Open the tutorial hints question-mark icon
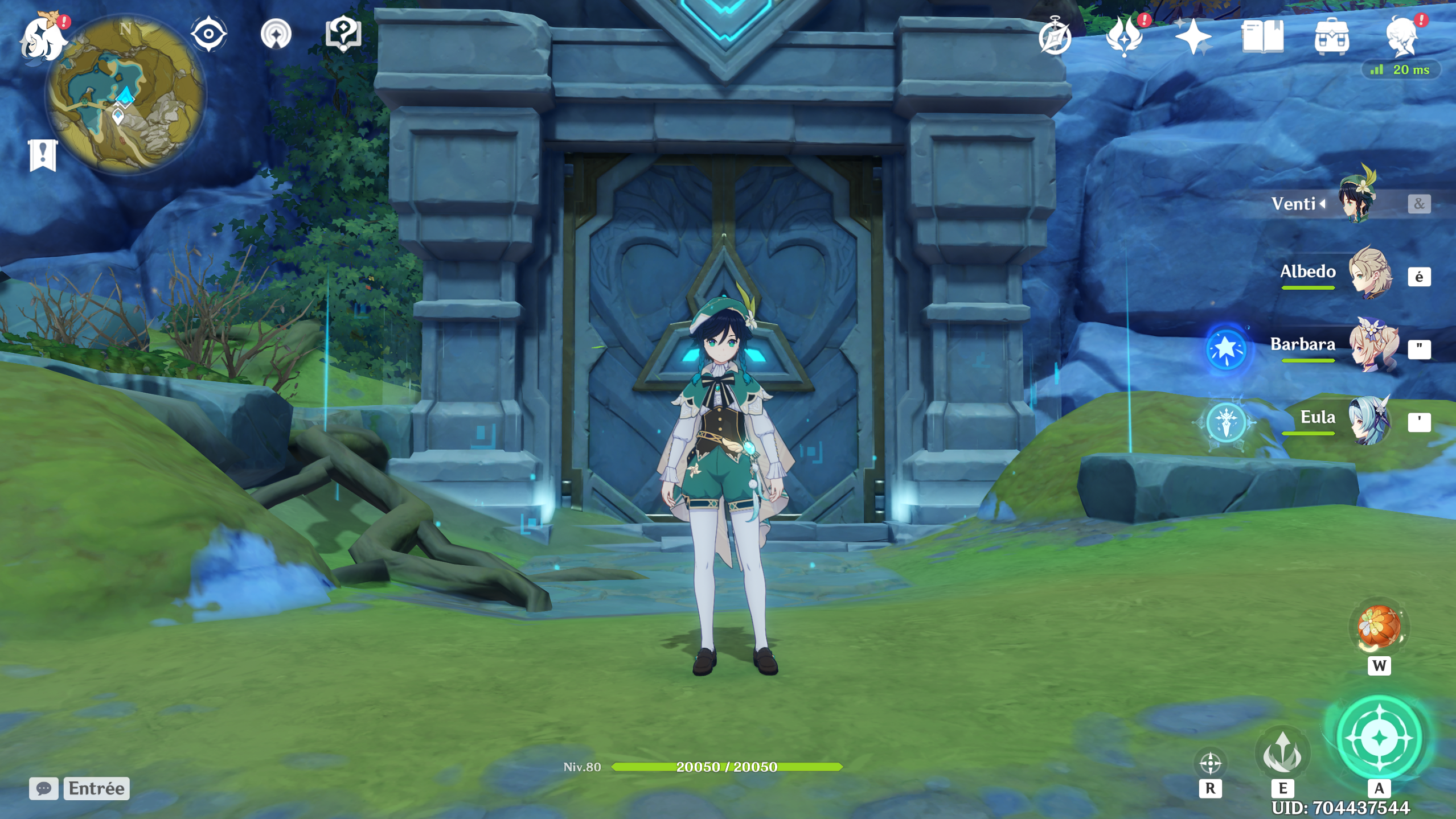 (343, 34)
